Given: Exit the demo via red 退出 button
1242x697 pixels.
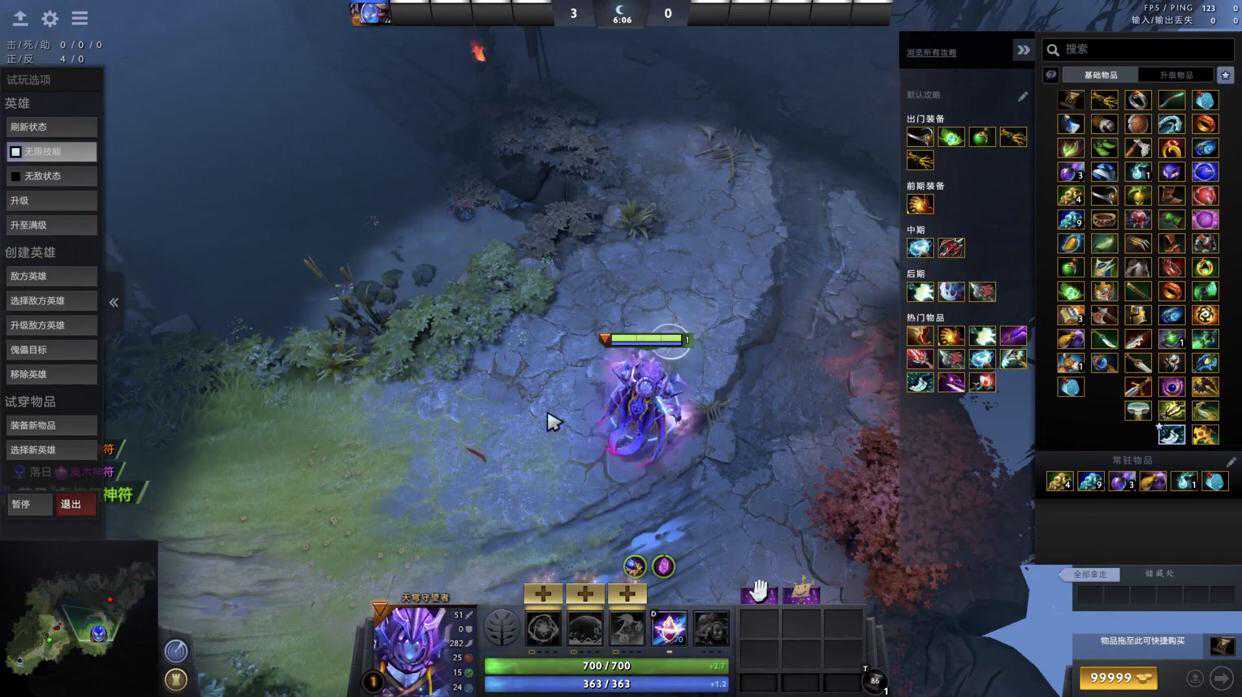Looking at the screenshot, I should 75,504.
